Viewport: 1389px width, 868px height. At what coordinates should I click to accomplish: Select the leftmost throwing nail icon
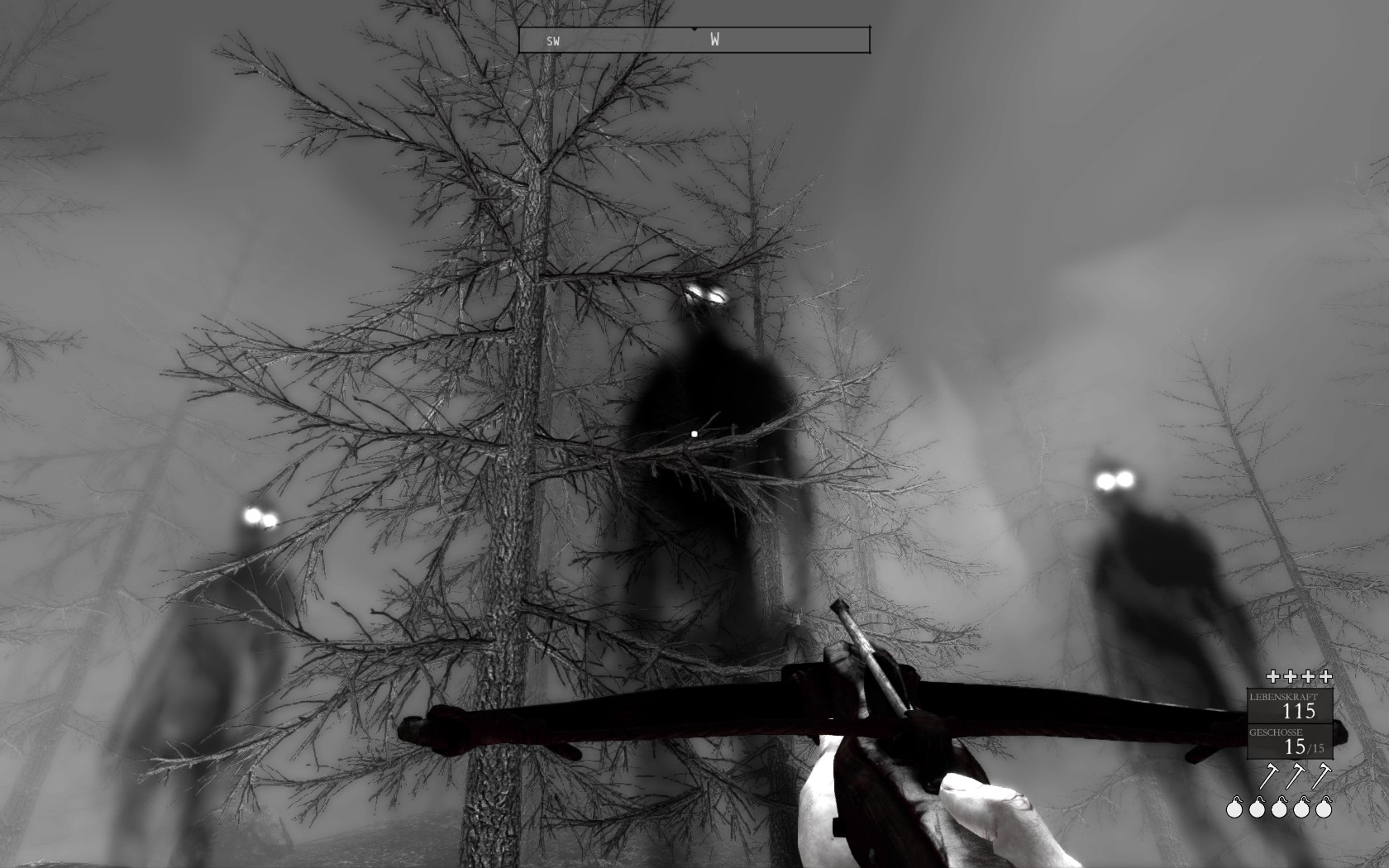coord(1271,775)
